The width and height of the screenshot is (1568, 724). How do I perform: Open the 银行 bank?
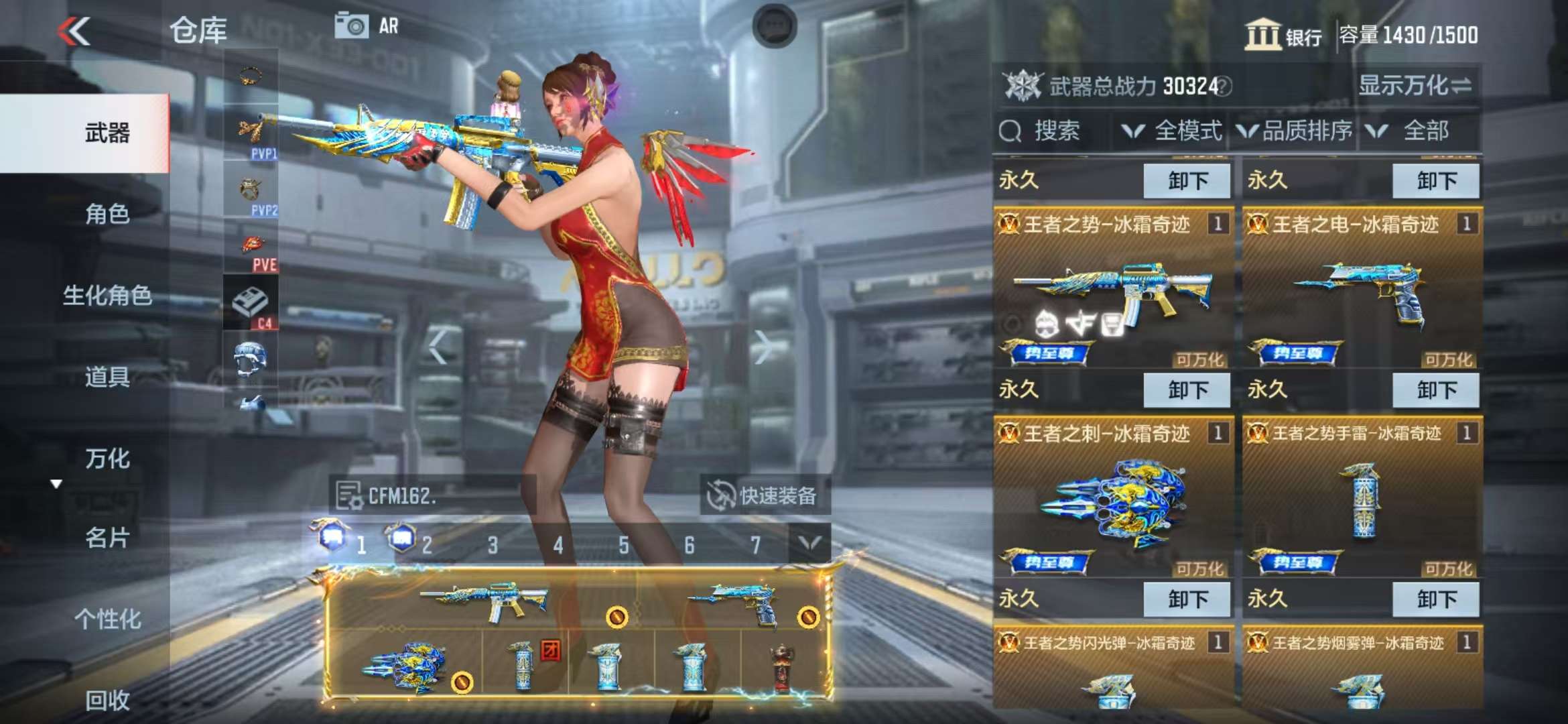coord(1283,35)
